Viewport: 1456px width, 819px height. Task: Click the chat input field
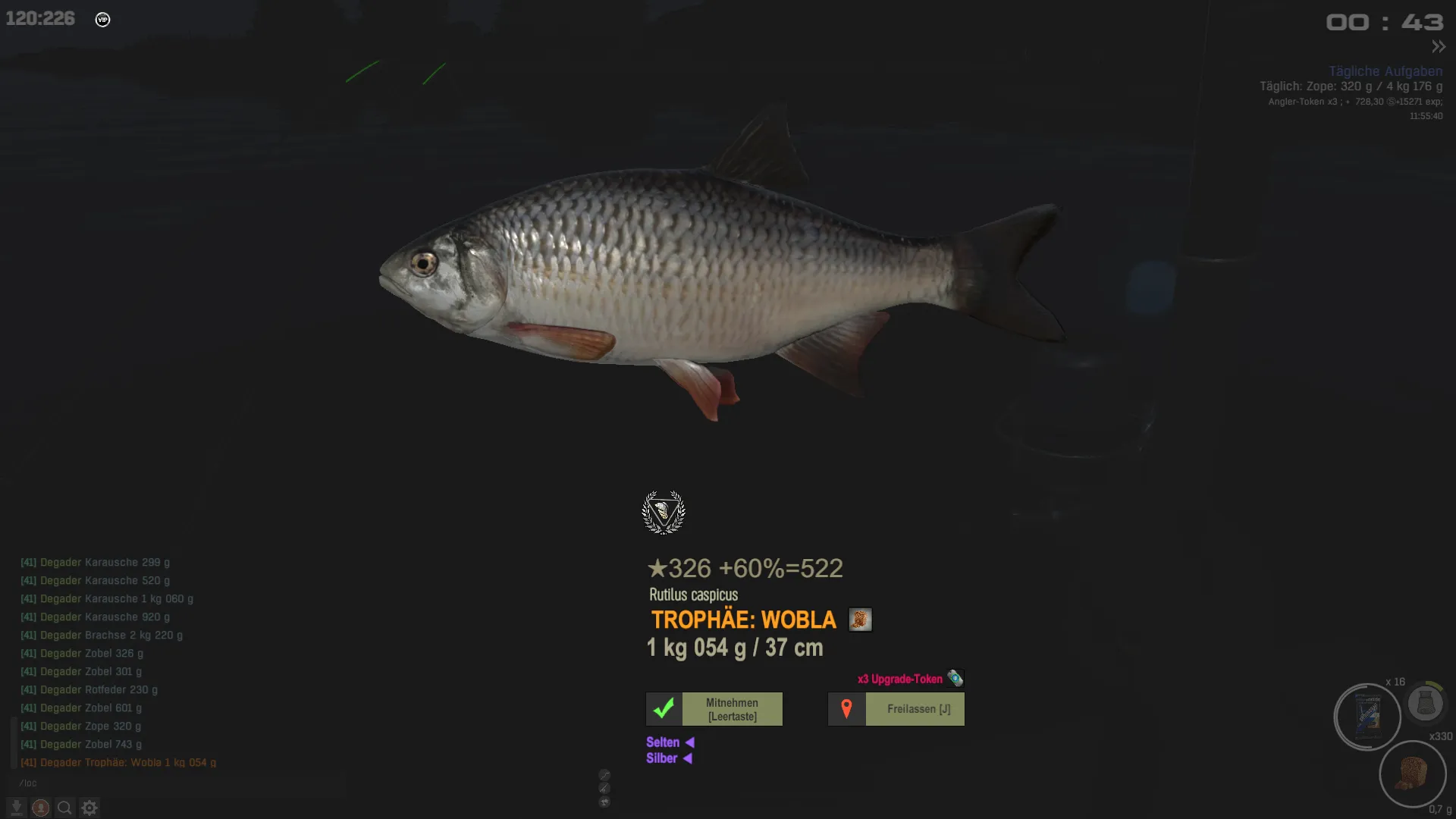[x=152, y=783]
